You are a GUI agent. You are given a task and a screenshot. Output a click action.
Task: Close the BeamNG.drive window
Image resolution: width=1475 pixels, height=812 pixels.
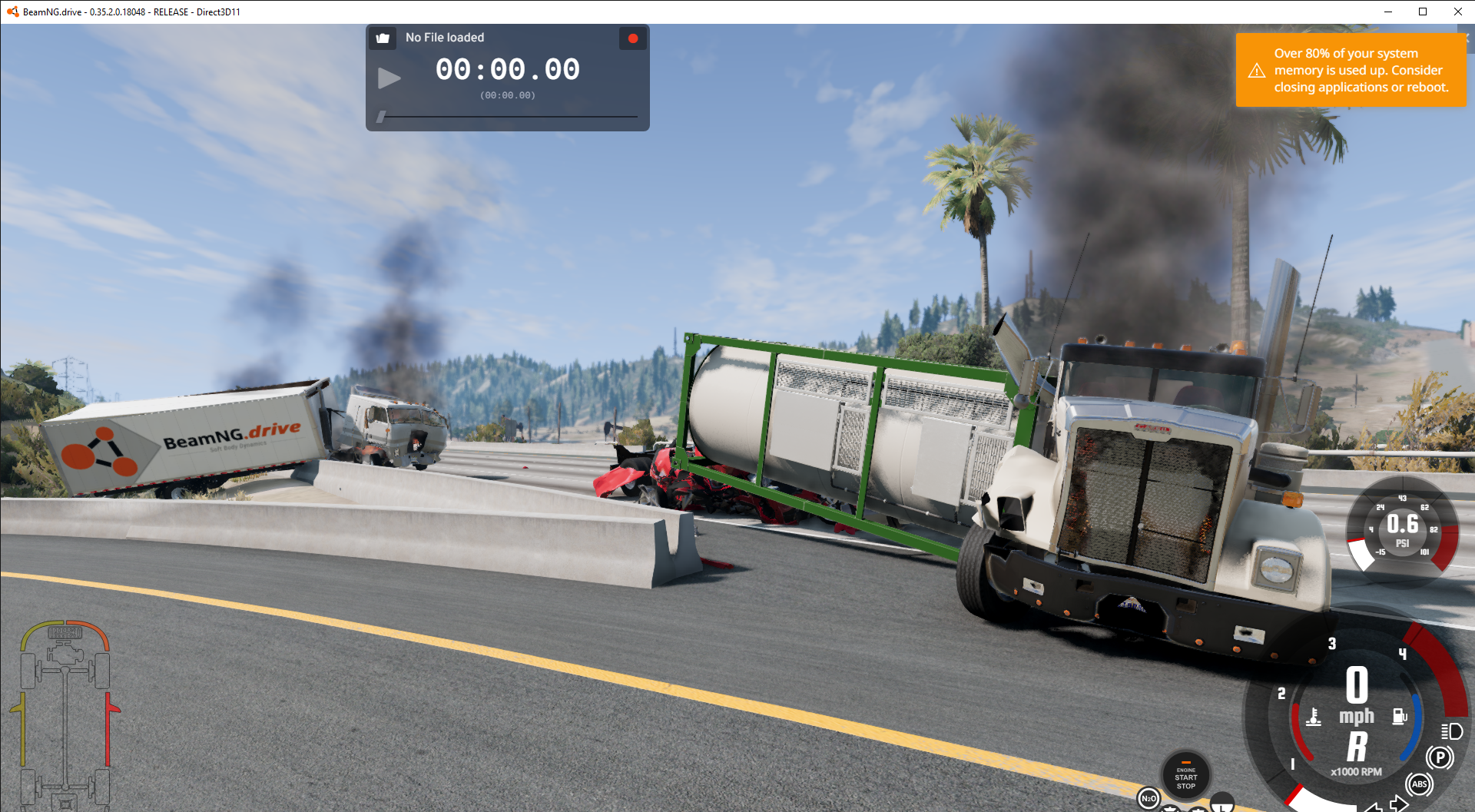tap(1457, 12)
